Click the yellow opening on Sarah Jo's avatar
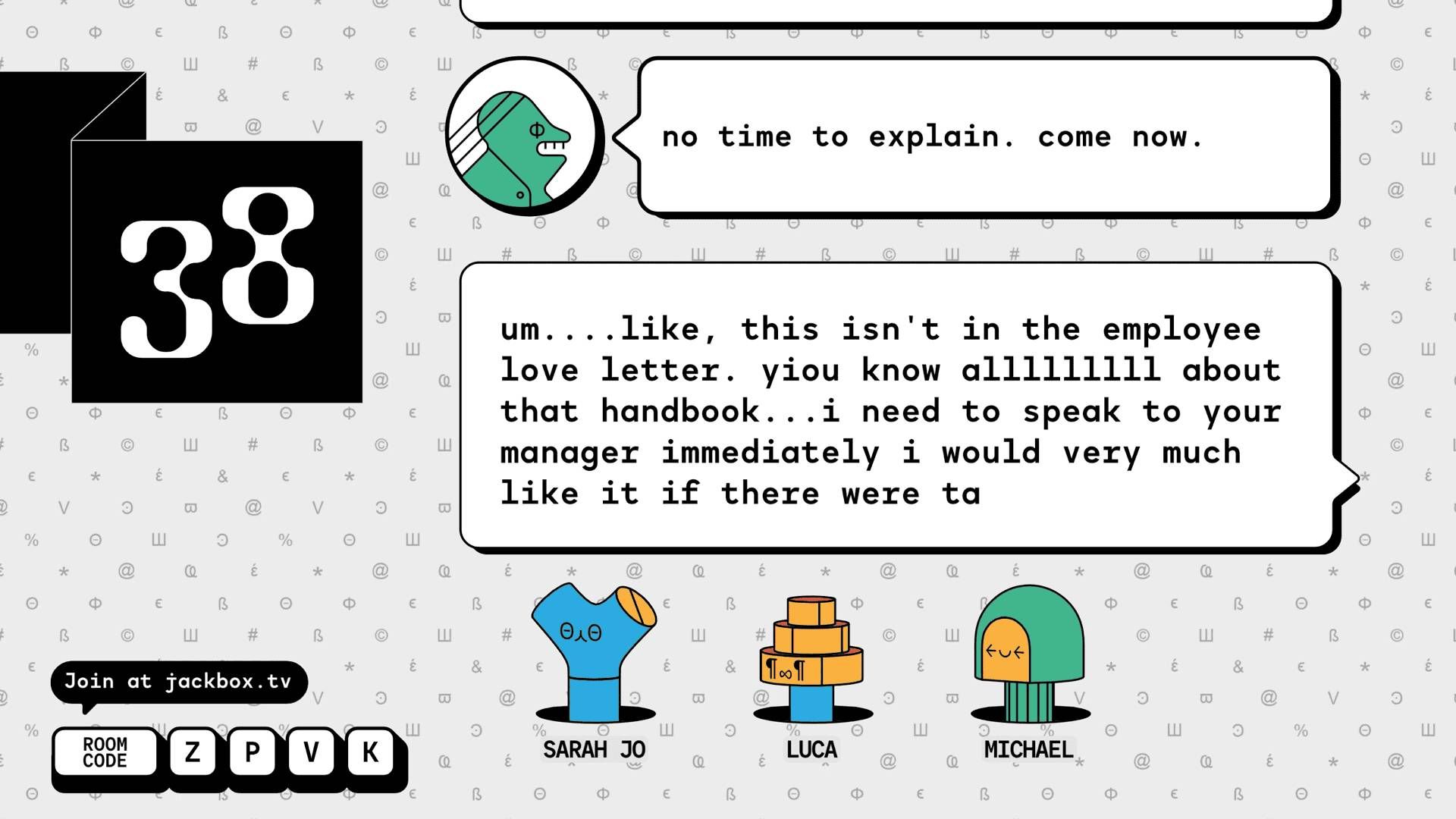The width and height of the screenshot is (1456, 819). [635, 607]
